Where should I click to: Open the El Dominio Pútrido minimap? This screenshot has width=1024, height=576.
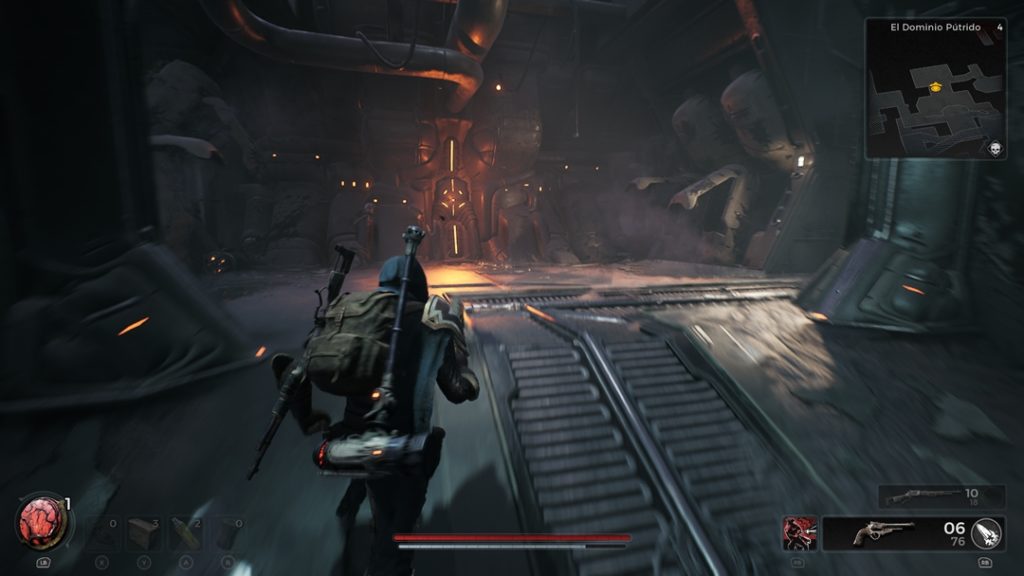click(x=935, y=88)
